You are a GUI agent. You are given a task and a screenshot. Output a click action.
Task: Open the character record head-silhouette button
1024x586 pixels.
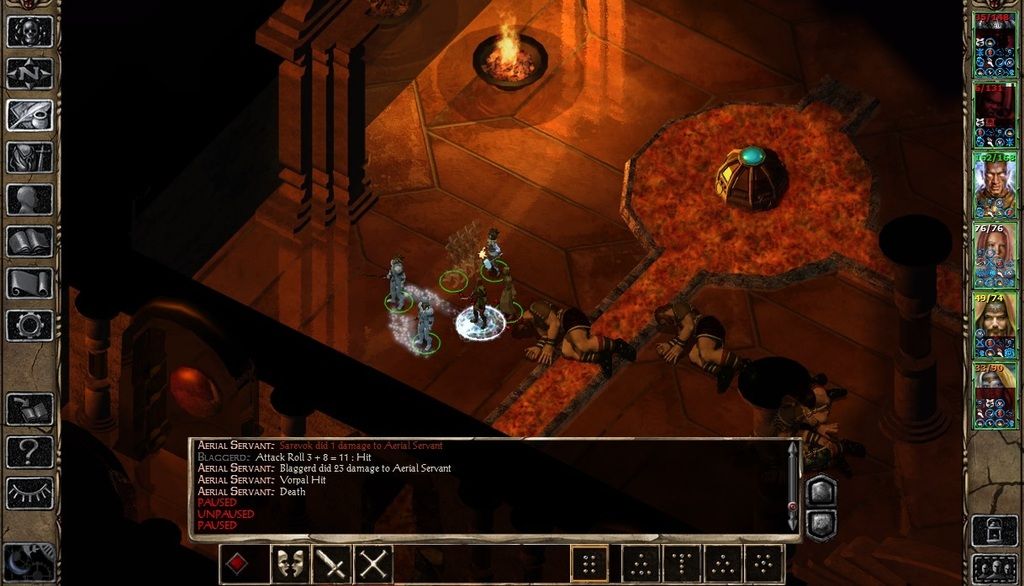[29, 199]
